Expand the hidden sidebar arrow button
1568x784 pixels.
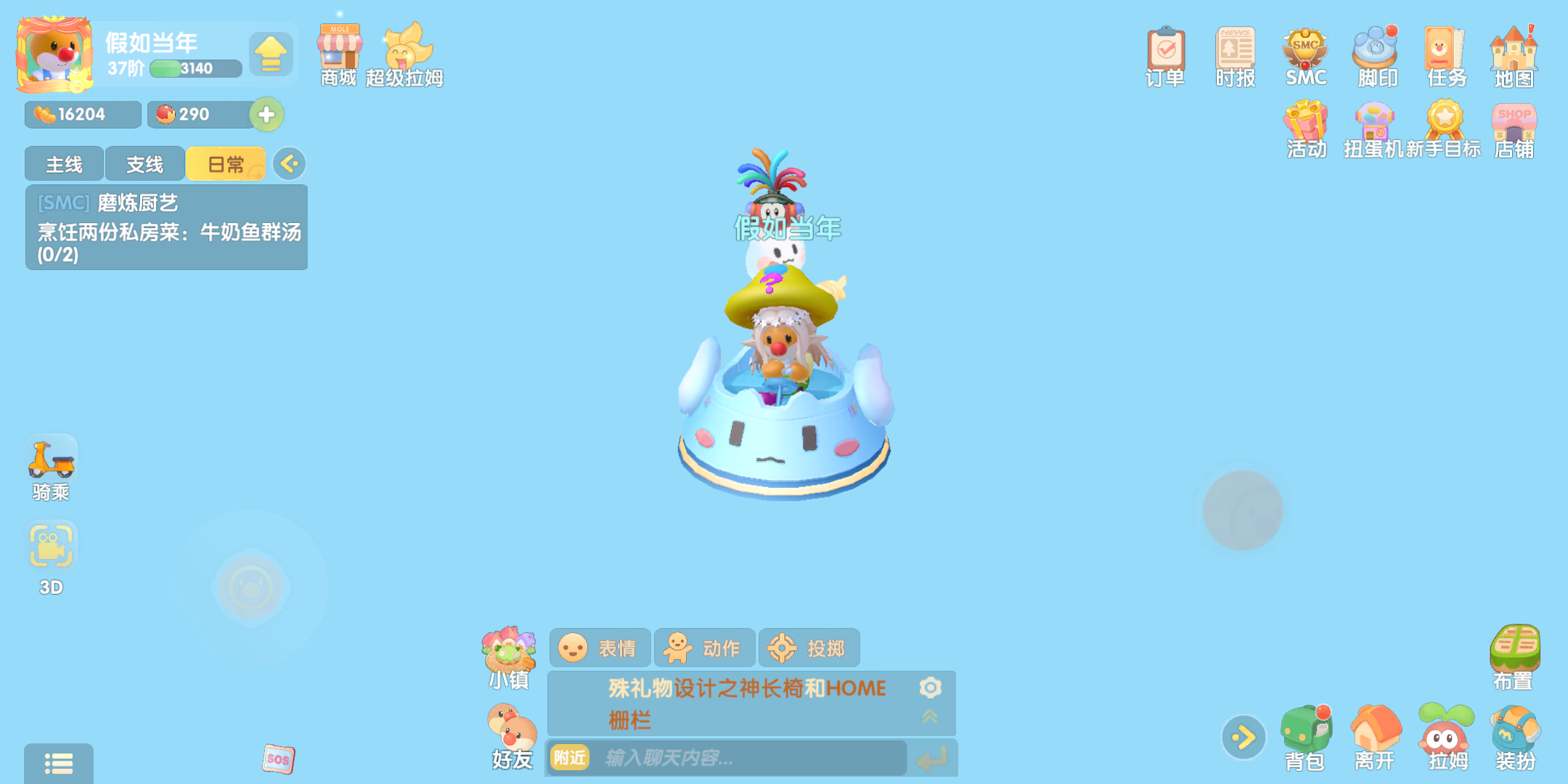(x=1243, y=735)
